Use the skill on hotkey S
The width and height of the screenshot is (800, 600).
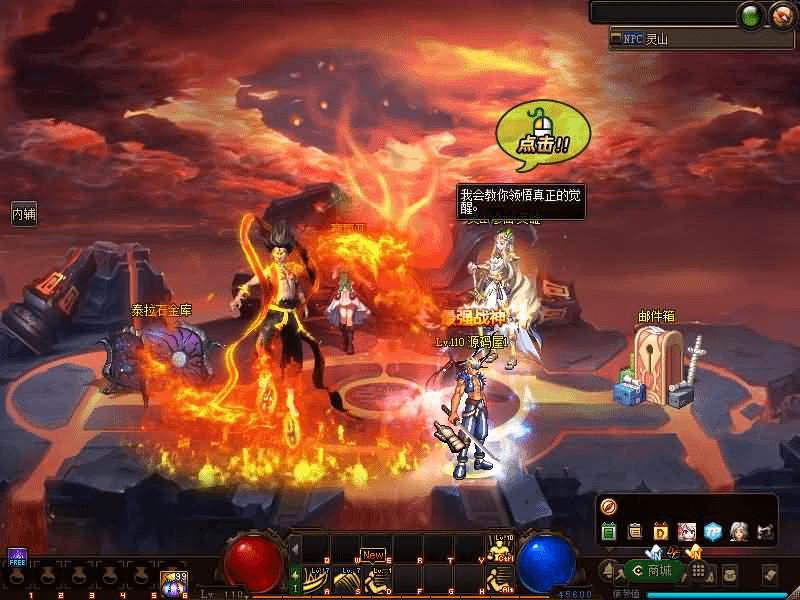[346, 578]
